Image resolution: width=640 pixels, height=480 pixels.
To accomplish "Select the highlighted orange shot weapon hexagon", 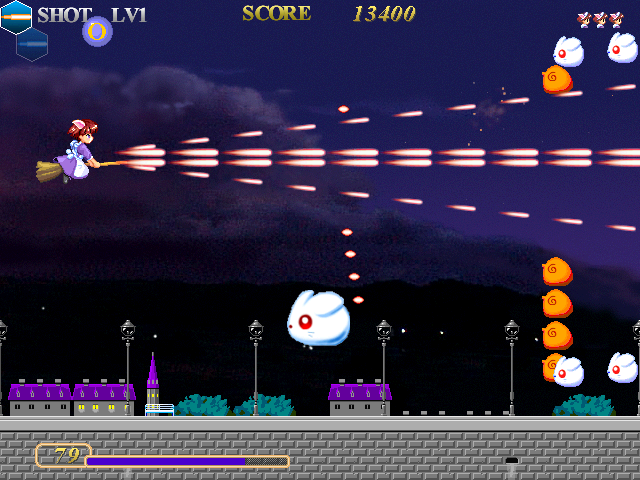I will (15, 16).
